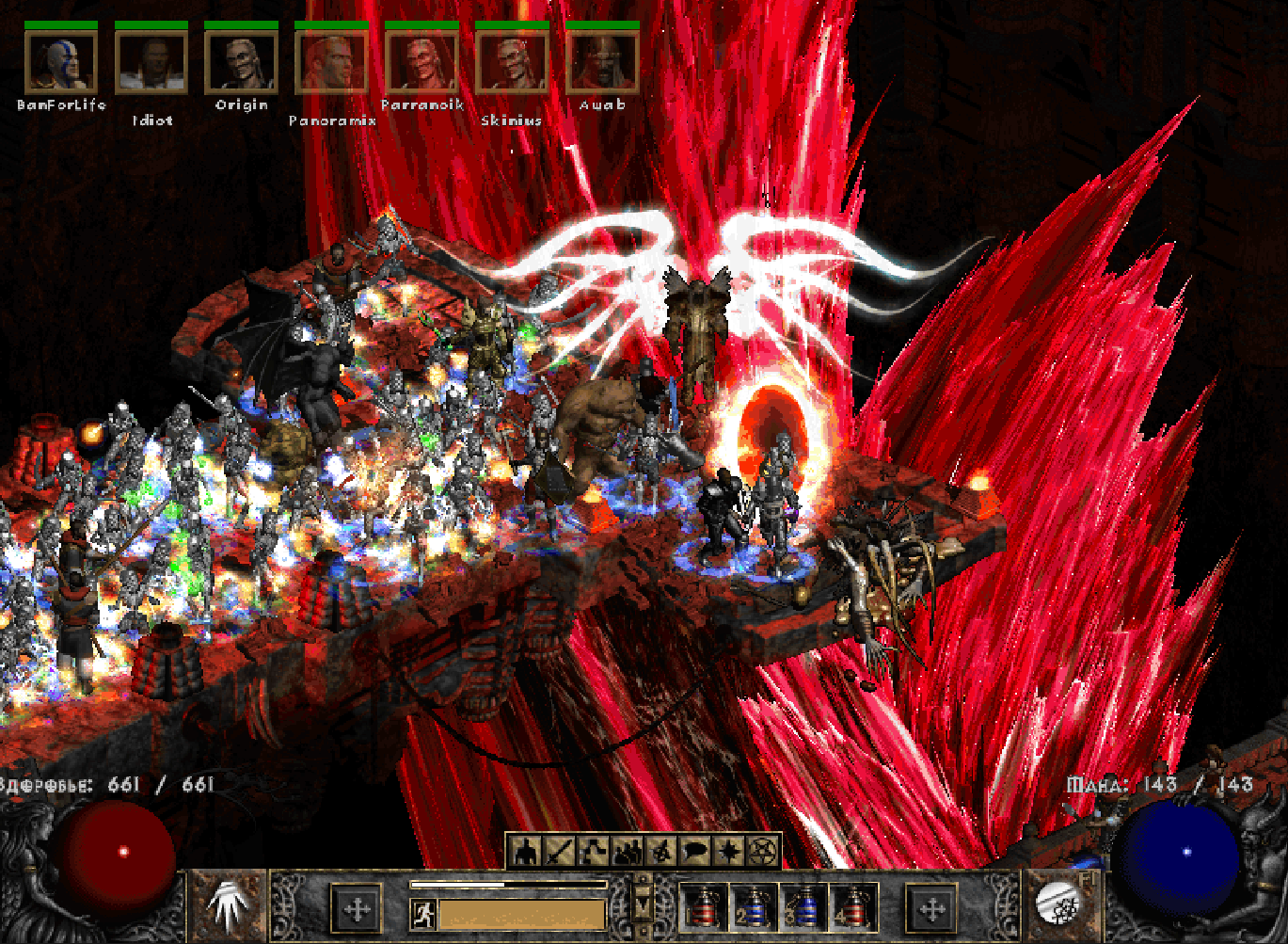
Task: Open the party screen icon
Action: (x=627, y=852)
